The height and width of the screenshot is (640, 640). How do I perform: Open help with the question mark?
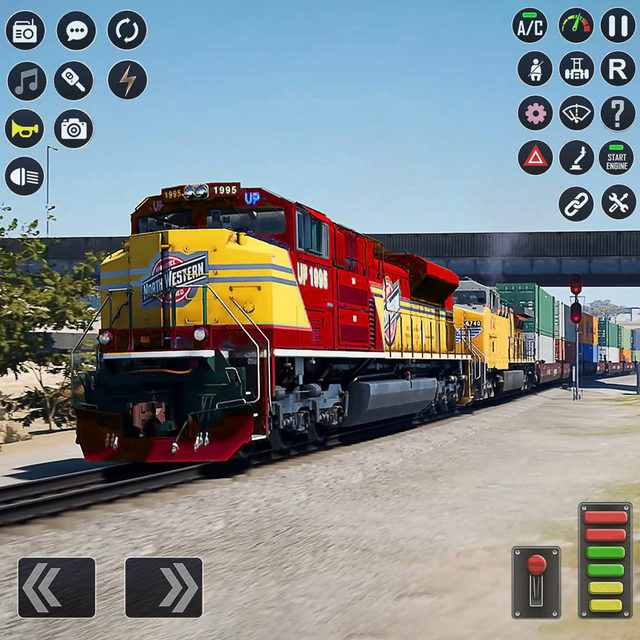click(x=617, y=112)
